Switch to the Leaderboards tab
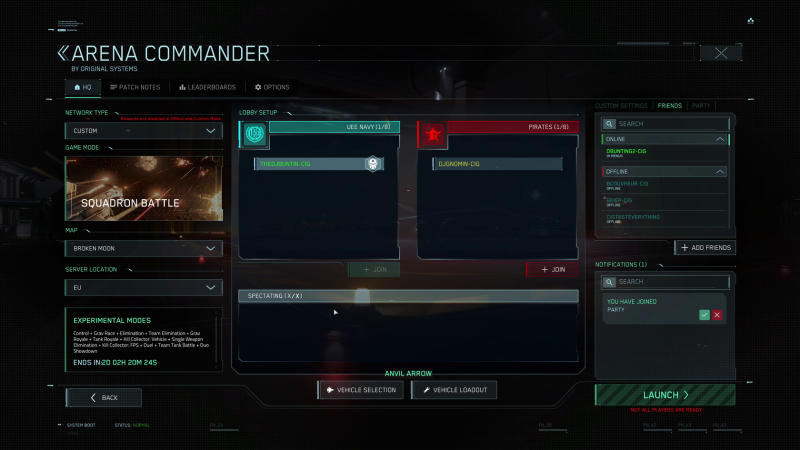The height and width of the screenshot is (450, 800). [x=207, y=87]
